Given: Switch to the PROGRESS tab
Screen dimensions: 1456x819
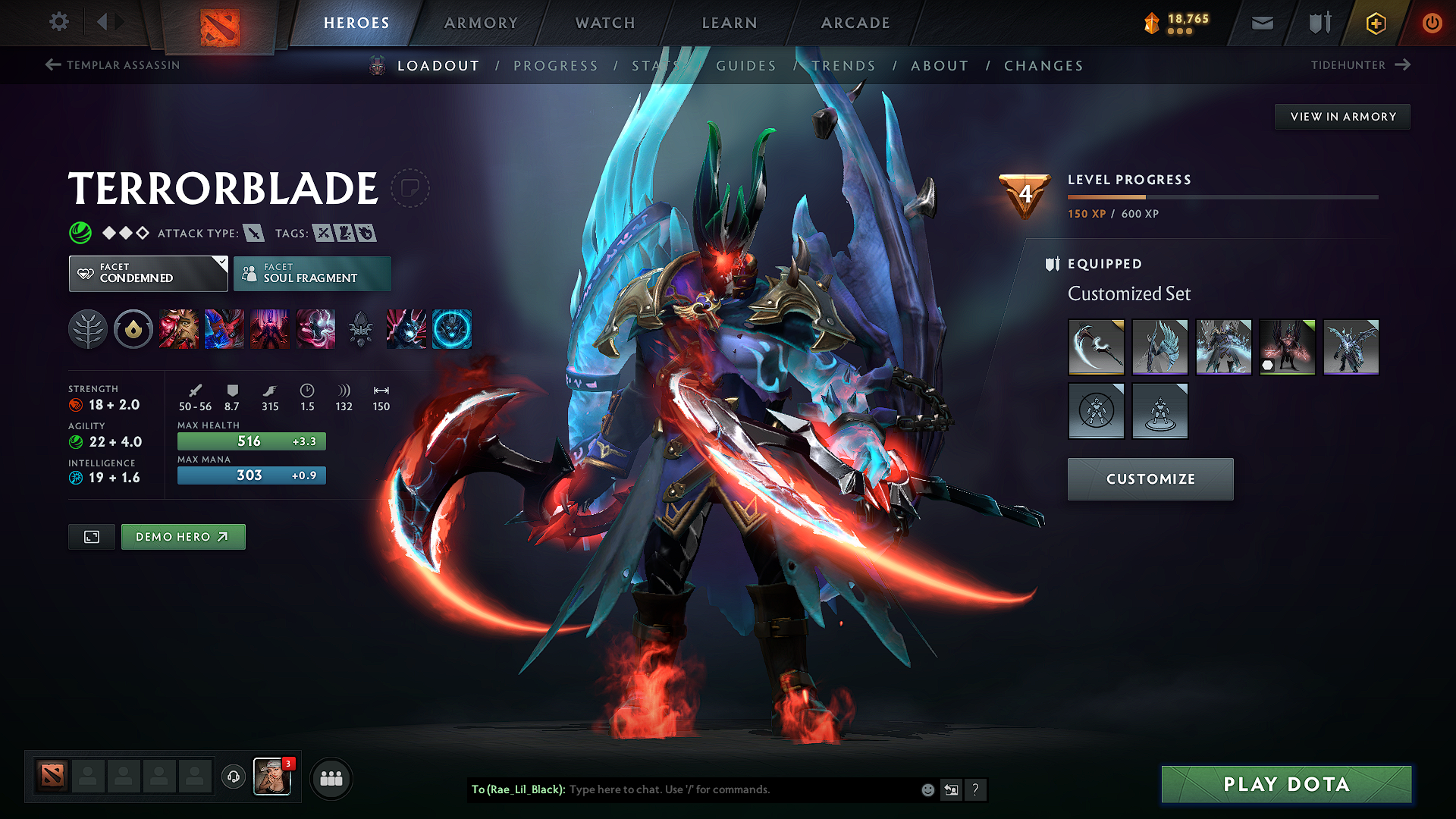Looking at the screenshot, I should coord(556,65).
